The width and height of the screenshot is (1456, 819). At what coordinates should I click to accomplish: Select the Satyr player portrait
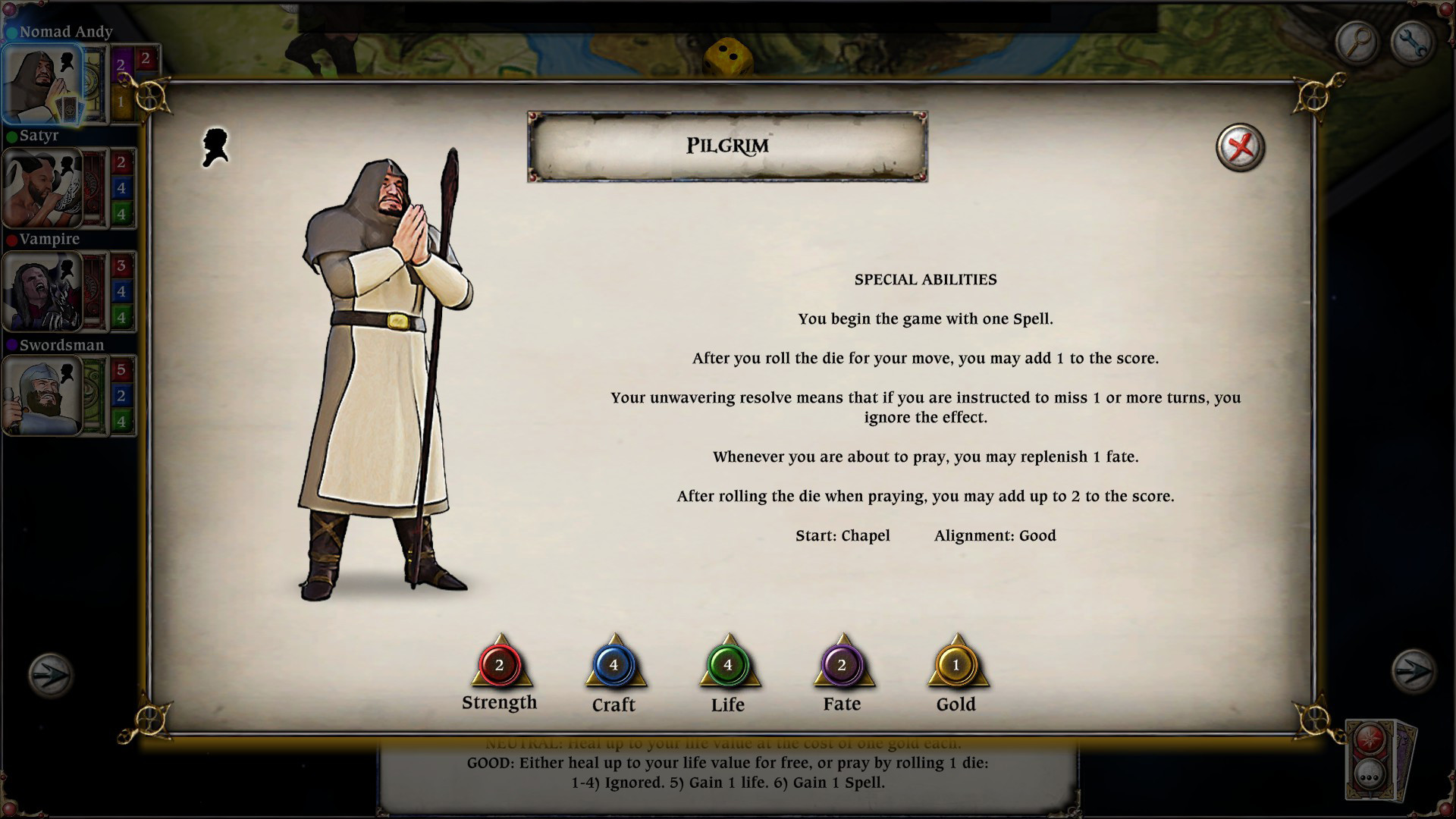pyautogui.click(x=42, y=188)
